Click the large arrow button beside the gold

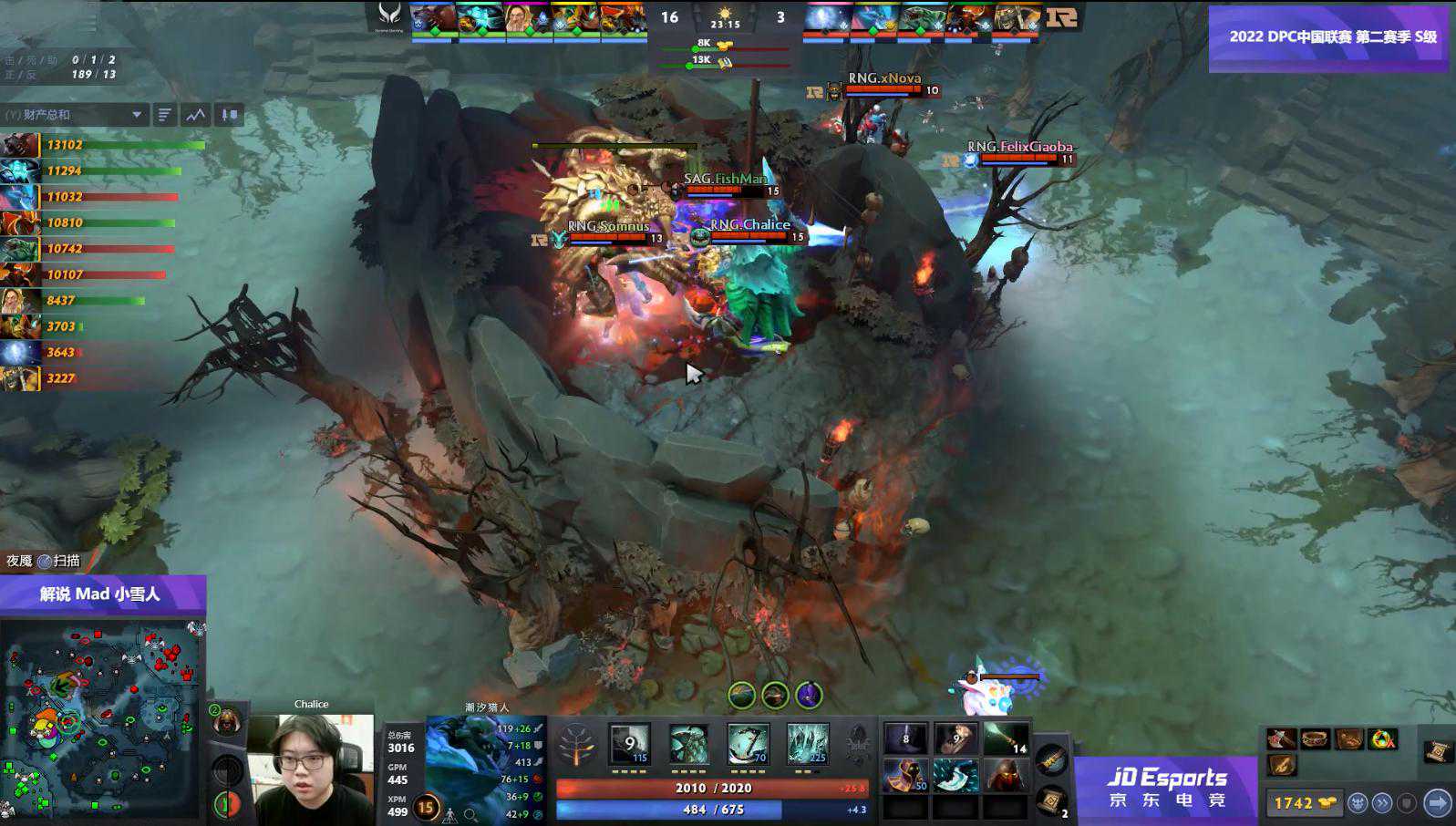(x=1437, y=803)
